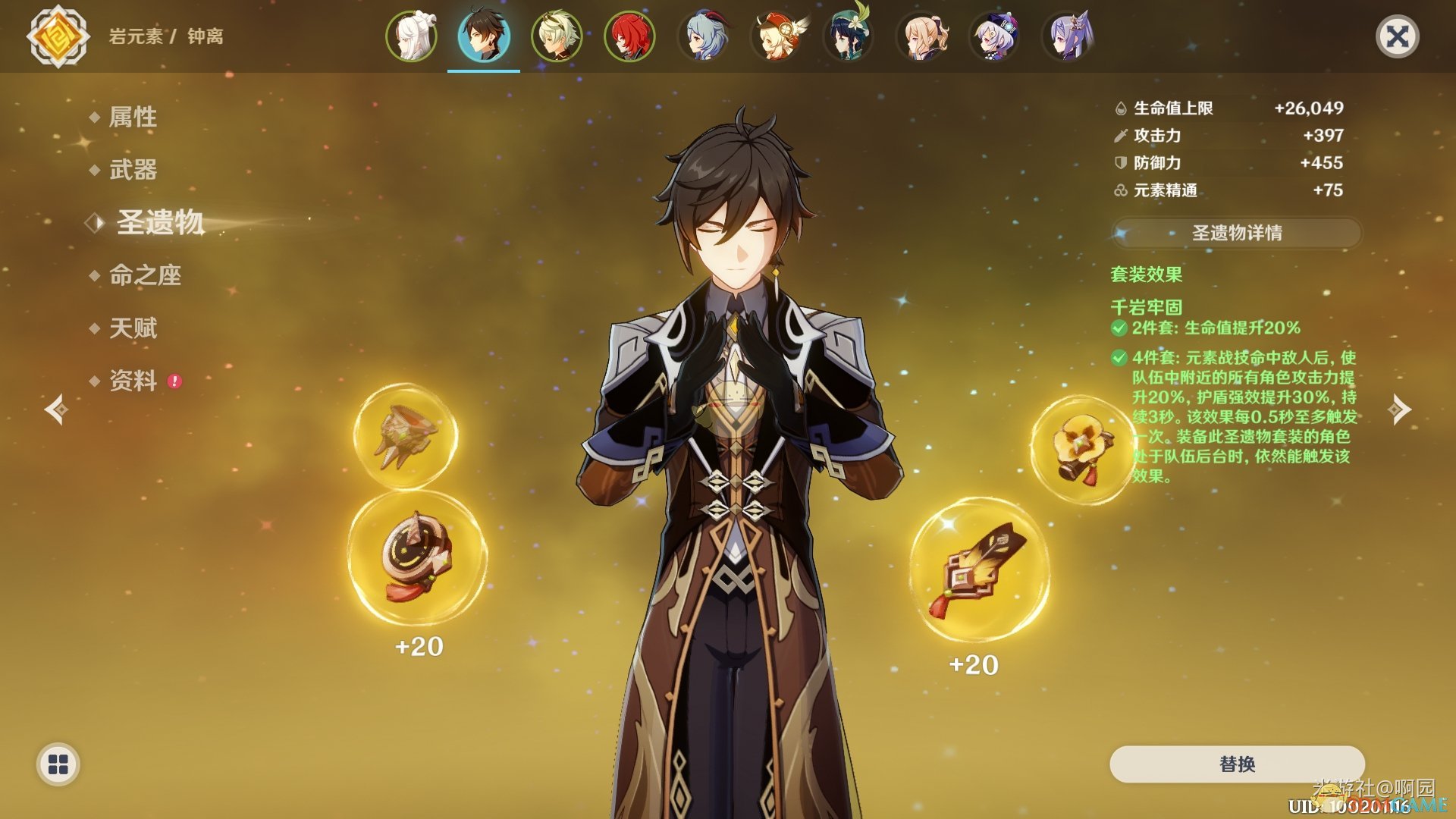This screenshot has width=1456, height=819.
Task: Select Klee's portrait with red hat
Action: 776,36
